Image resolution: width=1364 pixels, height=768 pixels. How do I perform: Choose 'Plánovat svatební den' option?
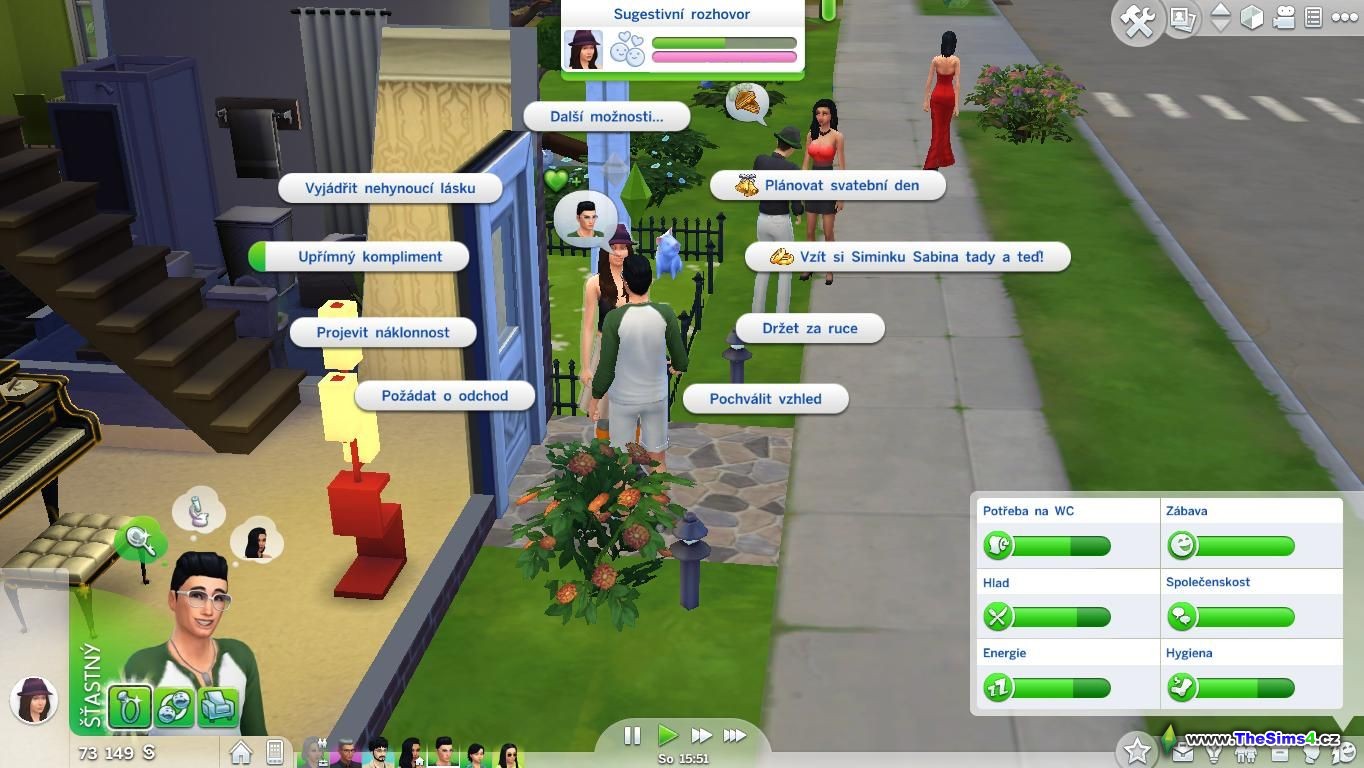pyautogui.click(x=828, y=185)
